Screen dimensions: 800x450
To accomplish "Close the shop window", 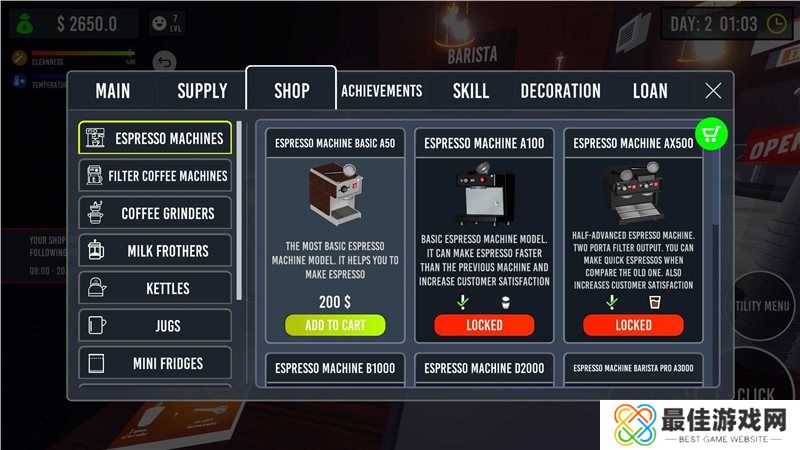I will coord(713,91).
